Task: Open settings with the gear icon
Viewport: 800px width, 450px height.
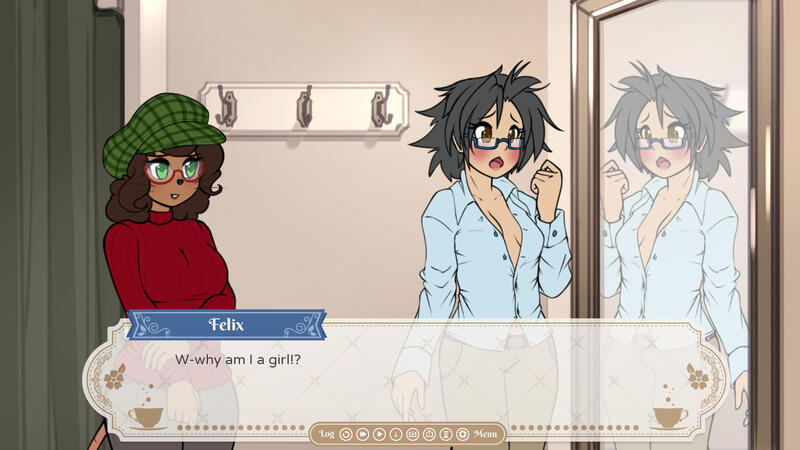Action: point(462,434)
